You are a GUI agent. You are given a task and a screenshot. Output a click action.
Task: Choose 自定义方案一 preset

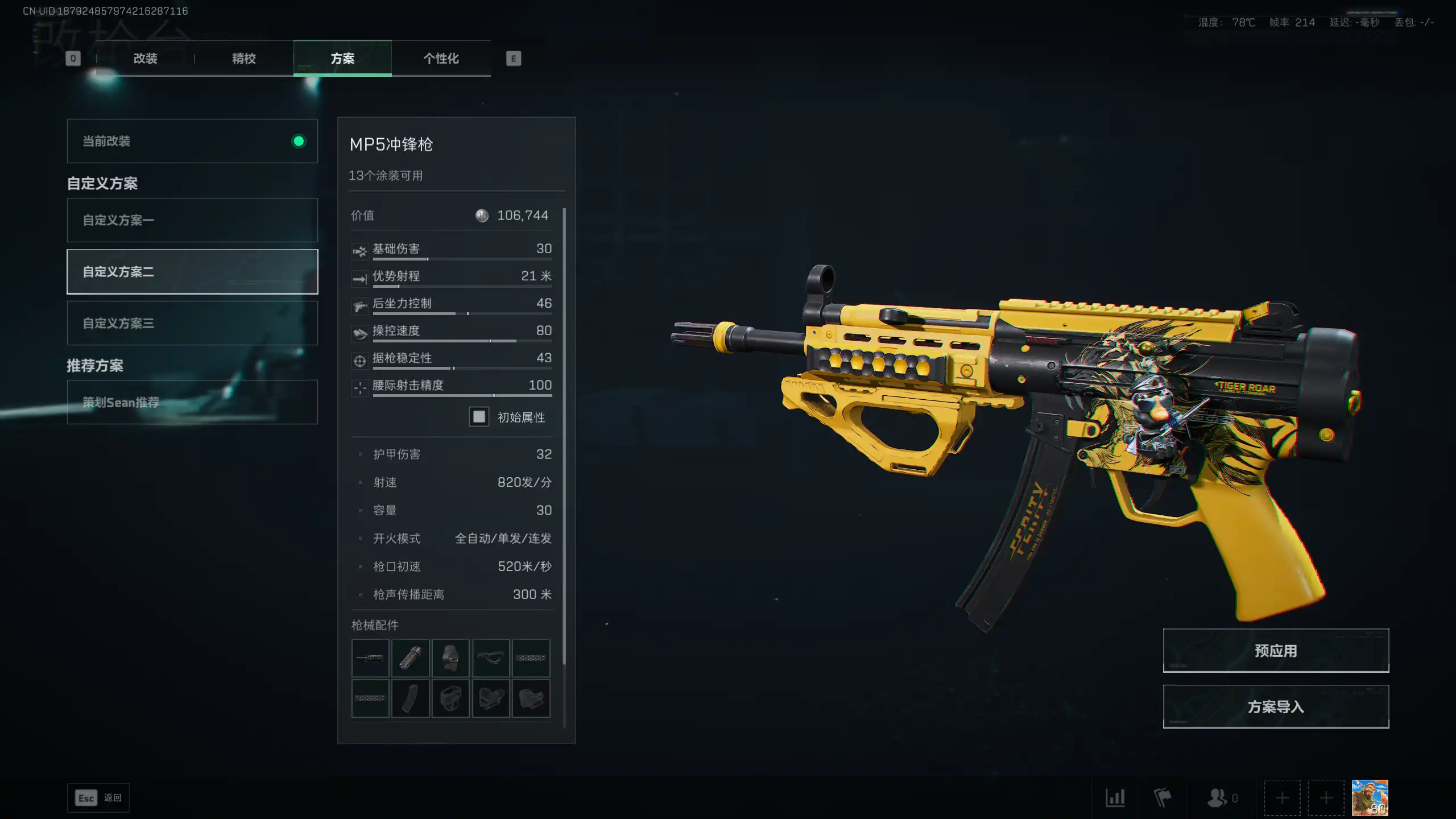(x=192, y=220)
